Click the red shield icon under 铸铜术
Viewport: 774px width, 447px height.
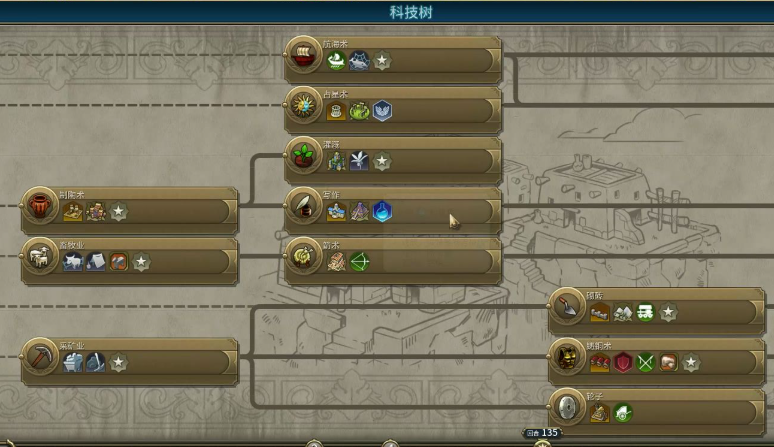click(x=623, y=362)
